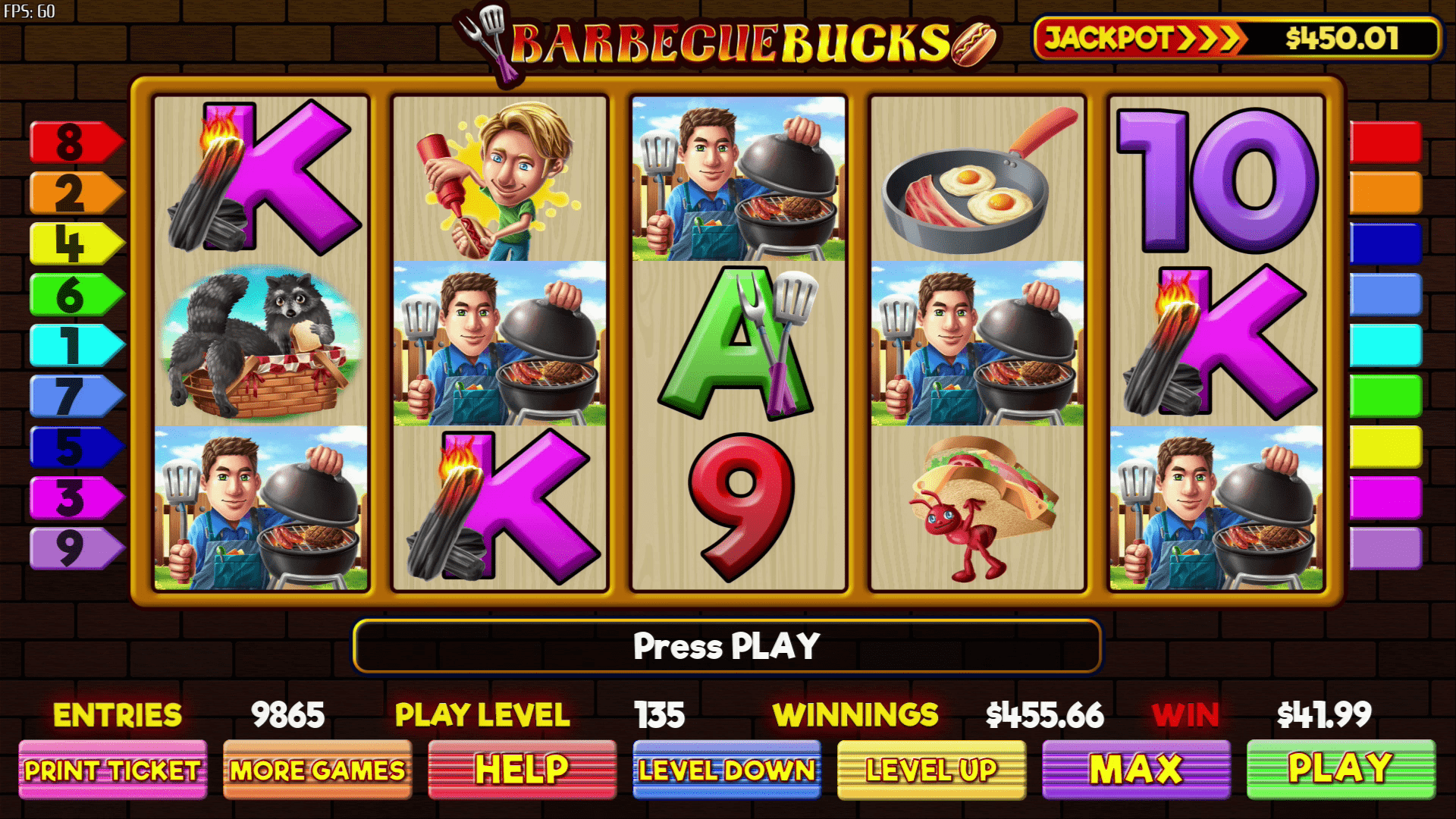Image resolution: width=1456 pixels, height=819 pixels.
Task: Click LEVEL DOWN to lower play level
Action: point(726,769)
